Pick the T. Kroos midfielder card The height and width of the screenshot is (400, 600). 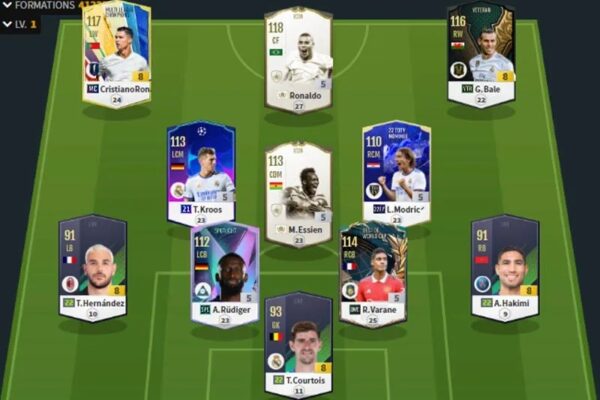tap(201, 170)
